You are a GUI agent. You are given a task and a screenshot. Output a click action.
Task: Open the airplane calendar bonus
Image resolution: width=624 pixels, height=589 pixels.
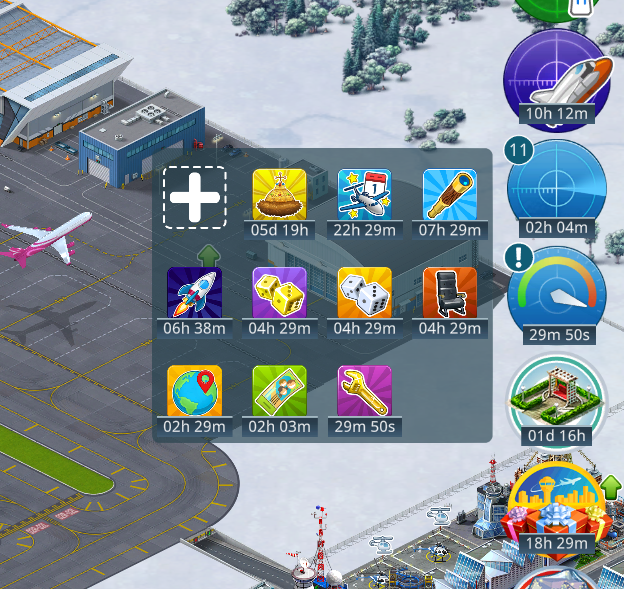click(x=365, y=195)
